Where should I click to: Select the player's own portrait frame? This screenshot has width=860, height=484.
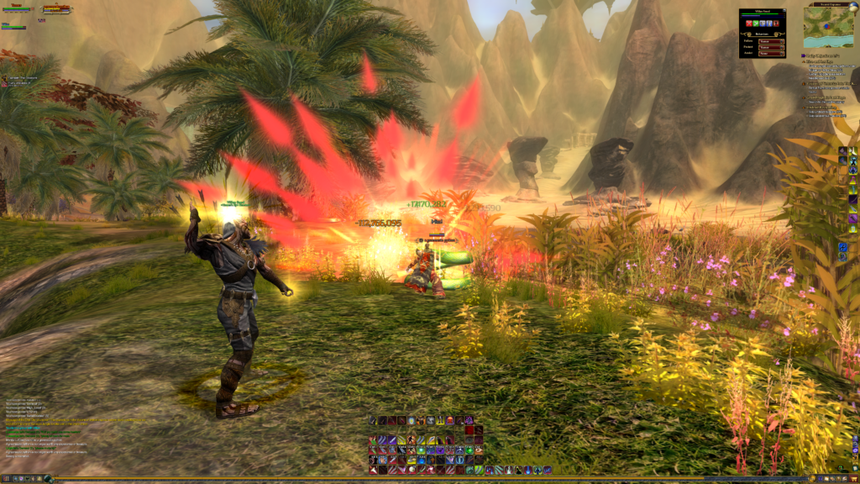(x=16, y=9)
